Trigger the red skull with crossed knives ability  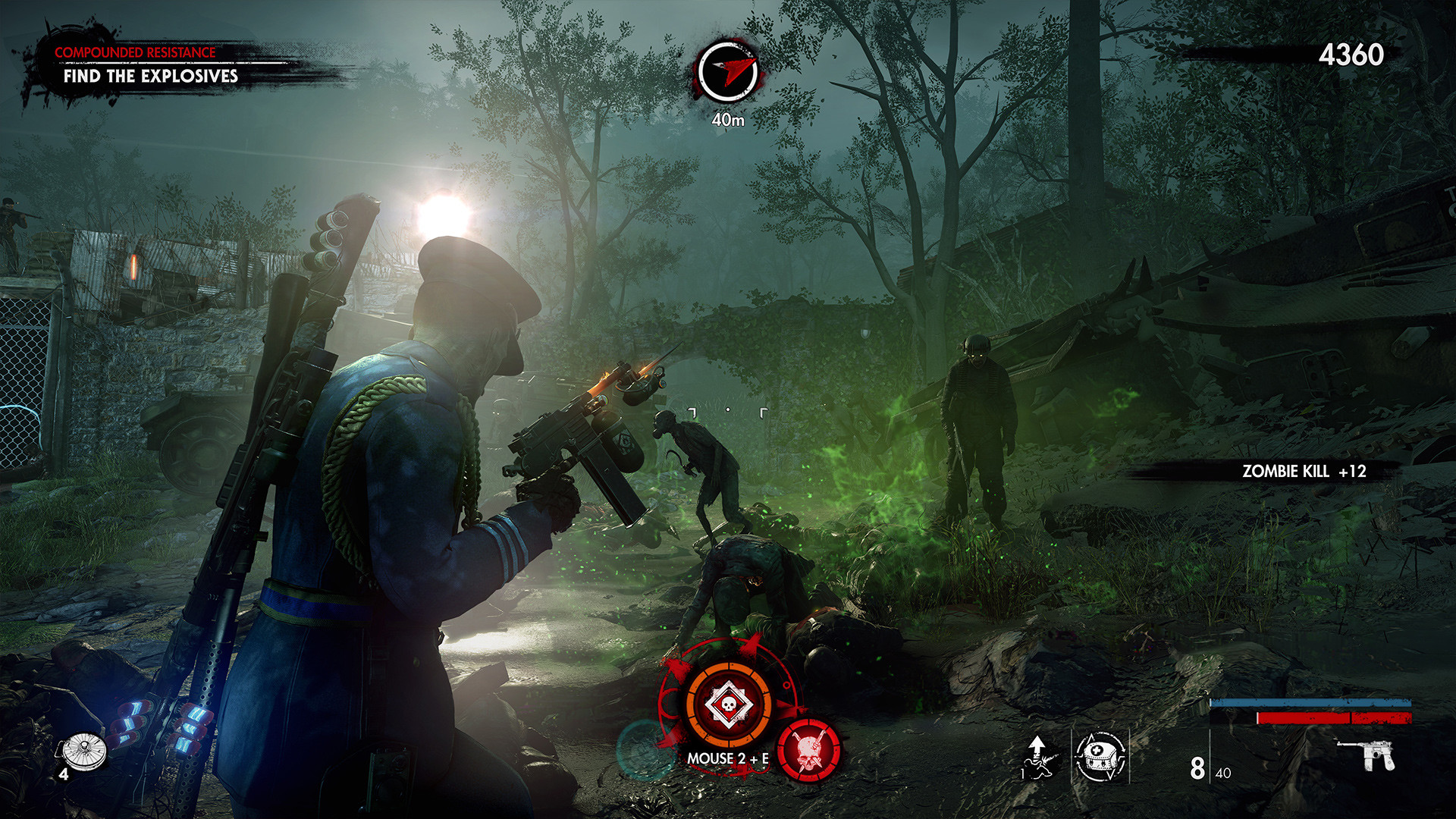click(x=809, y=750)
